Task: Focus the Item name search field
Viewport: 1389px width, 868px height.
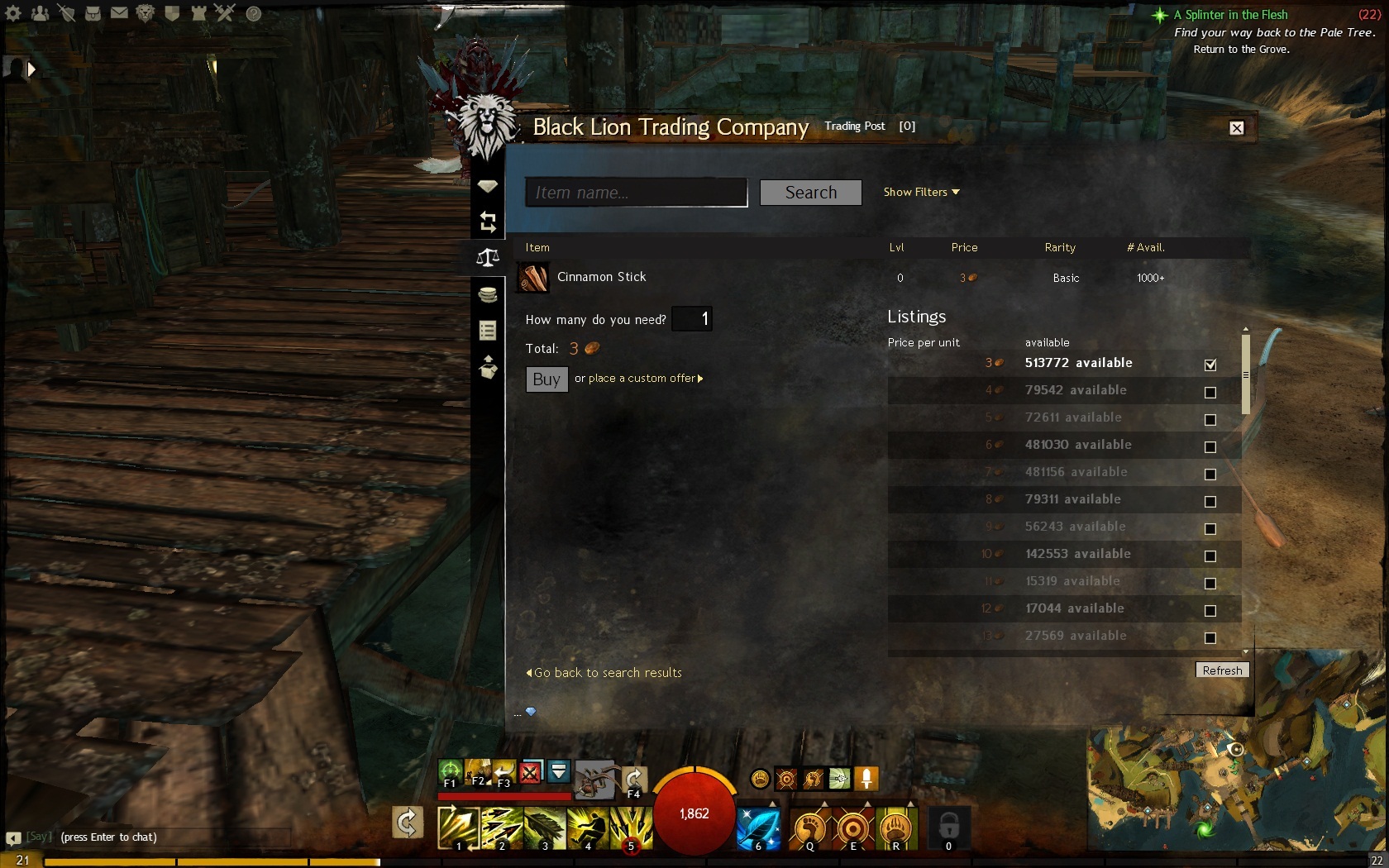Action: (636, 193)
